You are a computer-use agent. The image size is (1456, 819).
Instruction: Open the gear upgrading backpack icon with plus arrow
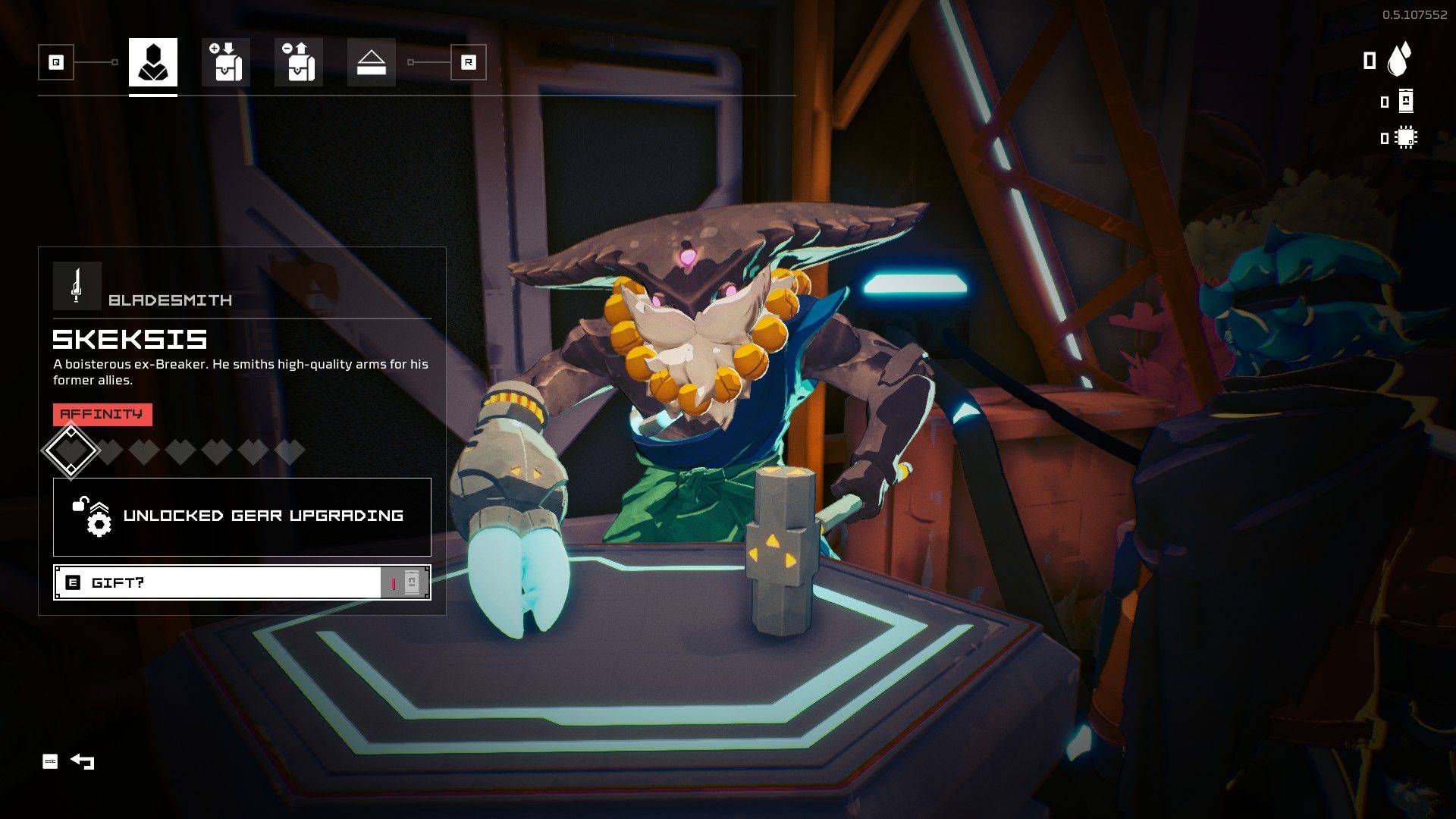pyautogui.click(x=225, y=62)
